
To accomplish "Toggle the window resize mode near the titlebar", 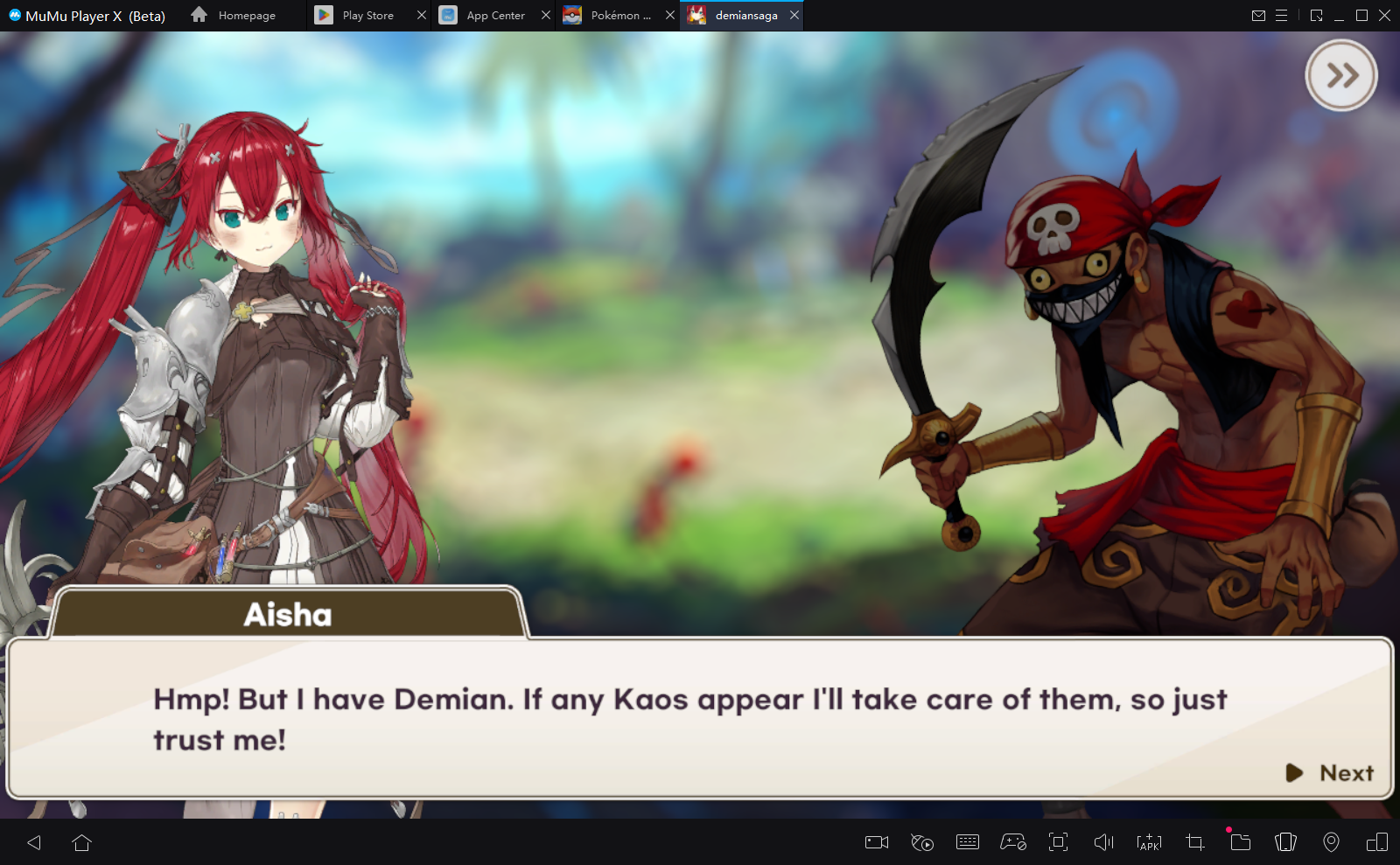I will click(1315, 15).
